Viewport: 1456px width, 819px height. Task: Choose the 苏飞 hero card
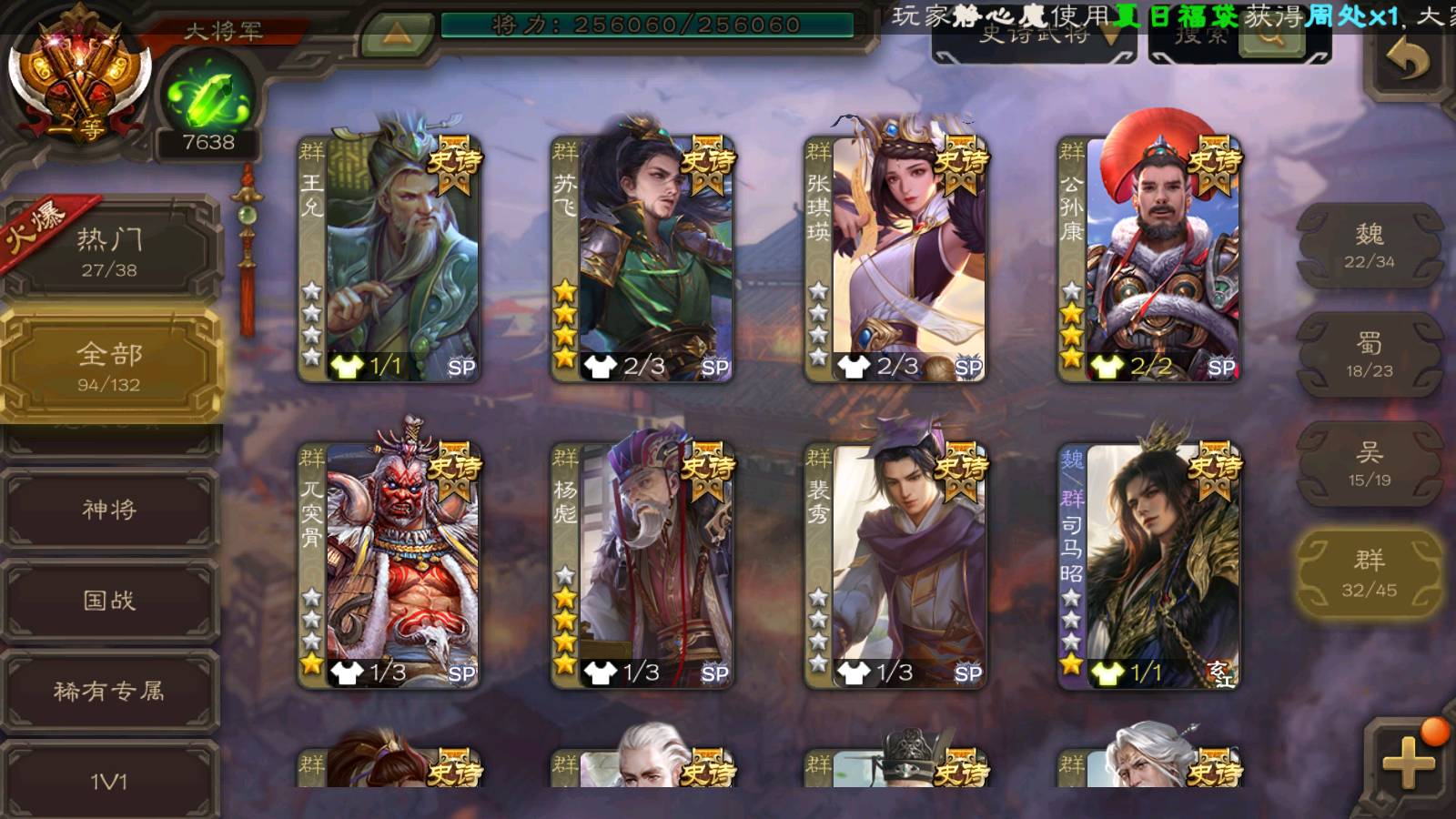[x=644, y=259]
